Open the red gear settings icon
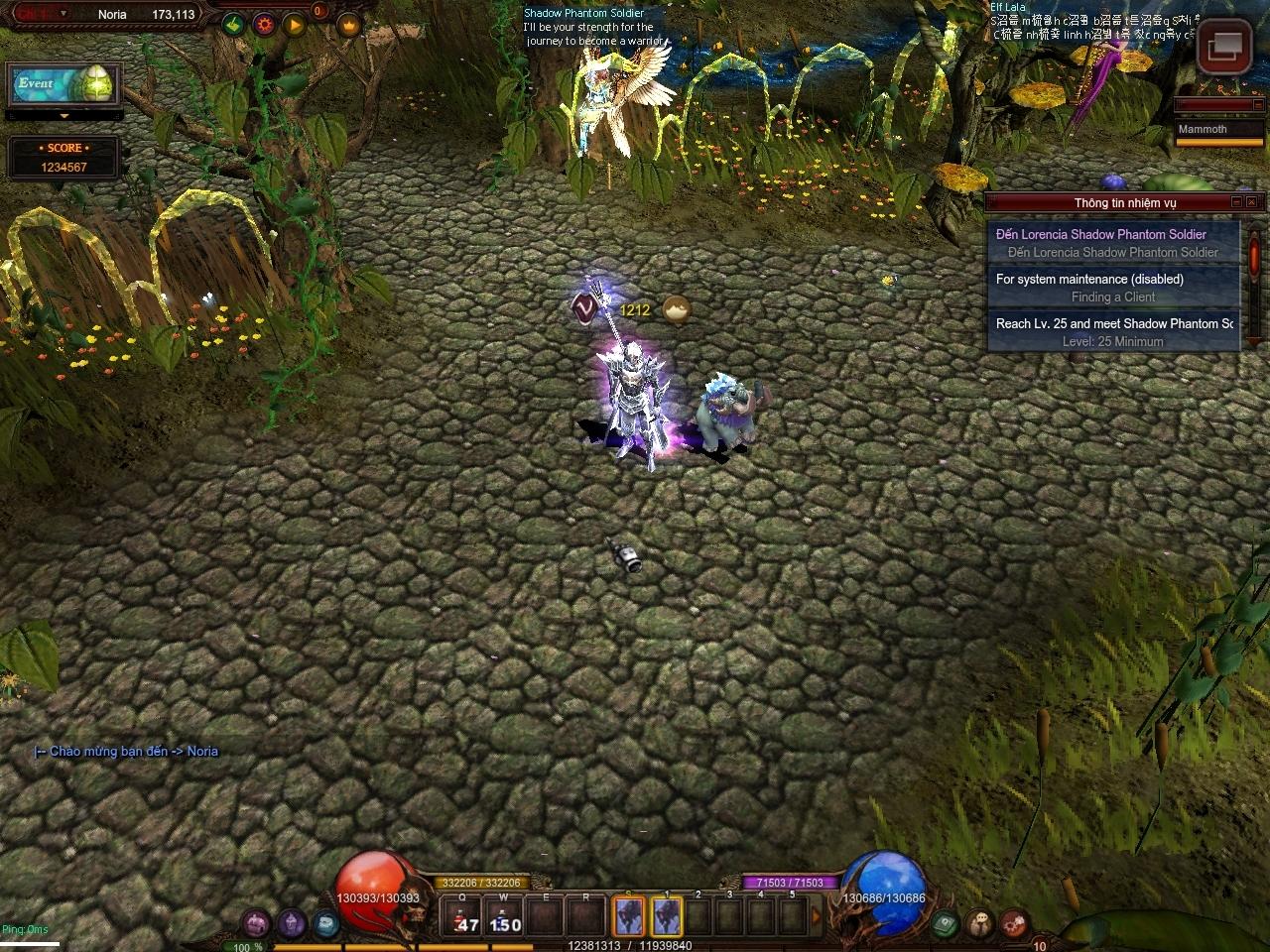The image size is (1270, 952). pos(264,24)
